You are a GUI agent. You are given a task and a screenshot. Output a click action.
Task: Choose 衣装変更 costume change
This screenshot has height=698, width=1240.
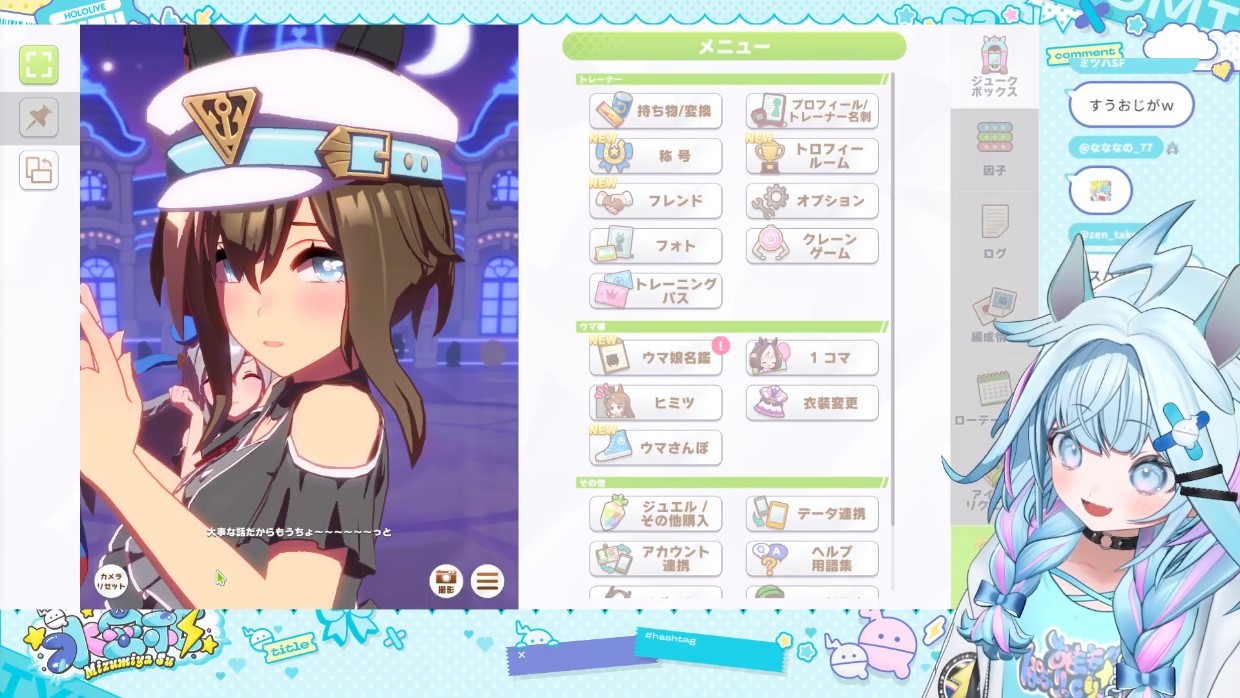point(812,403)
